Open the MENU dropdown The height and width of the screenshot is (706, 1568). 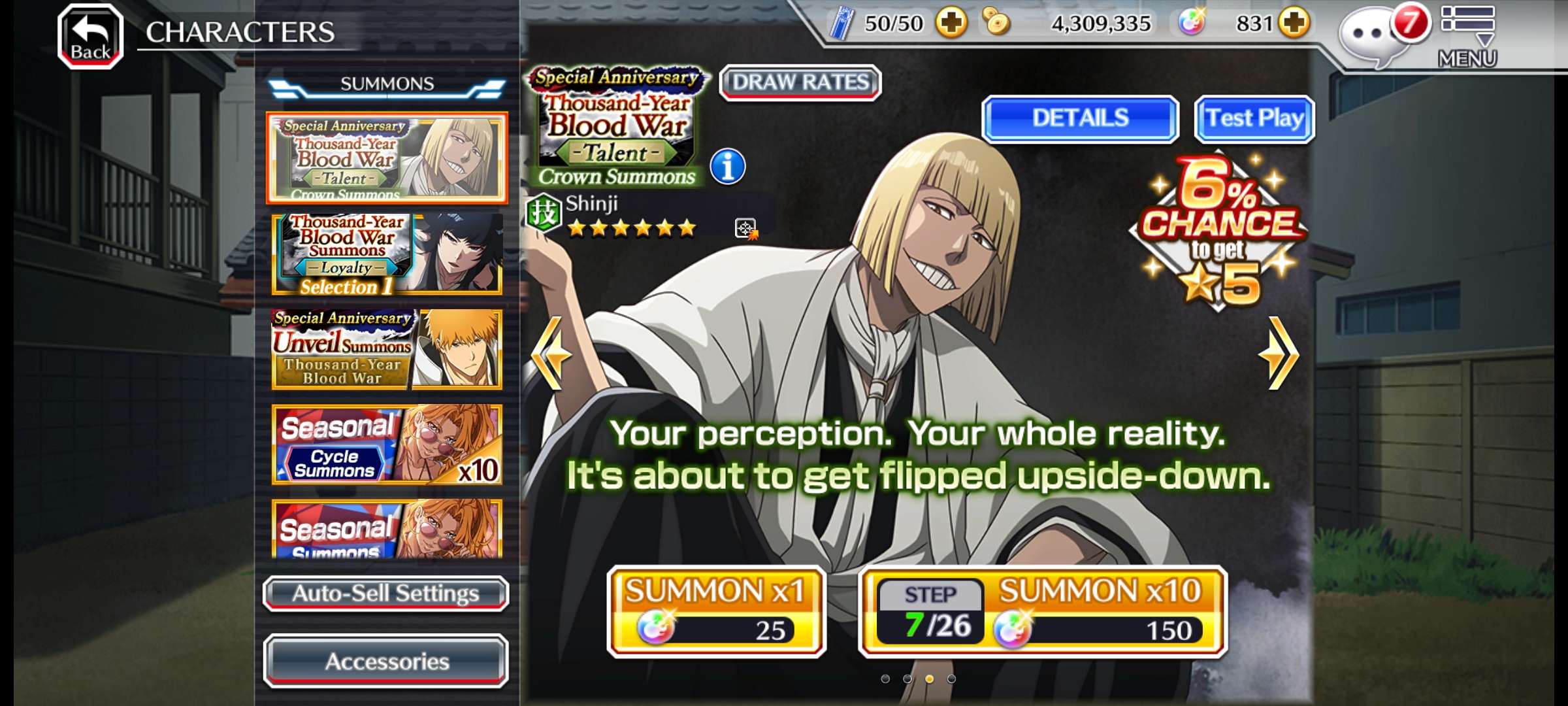(x=1467, y=36)
